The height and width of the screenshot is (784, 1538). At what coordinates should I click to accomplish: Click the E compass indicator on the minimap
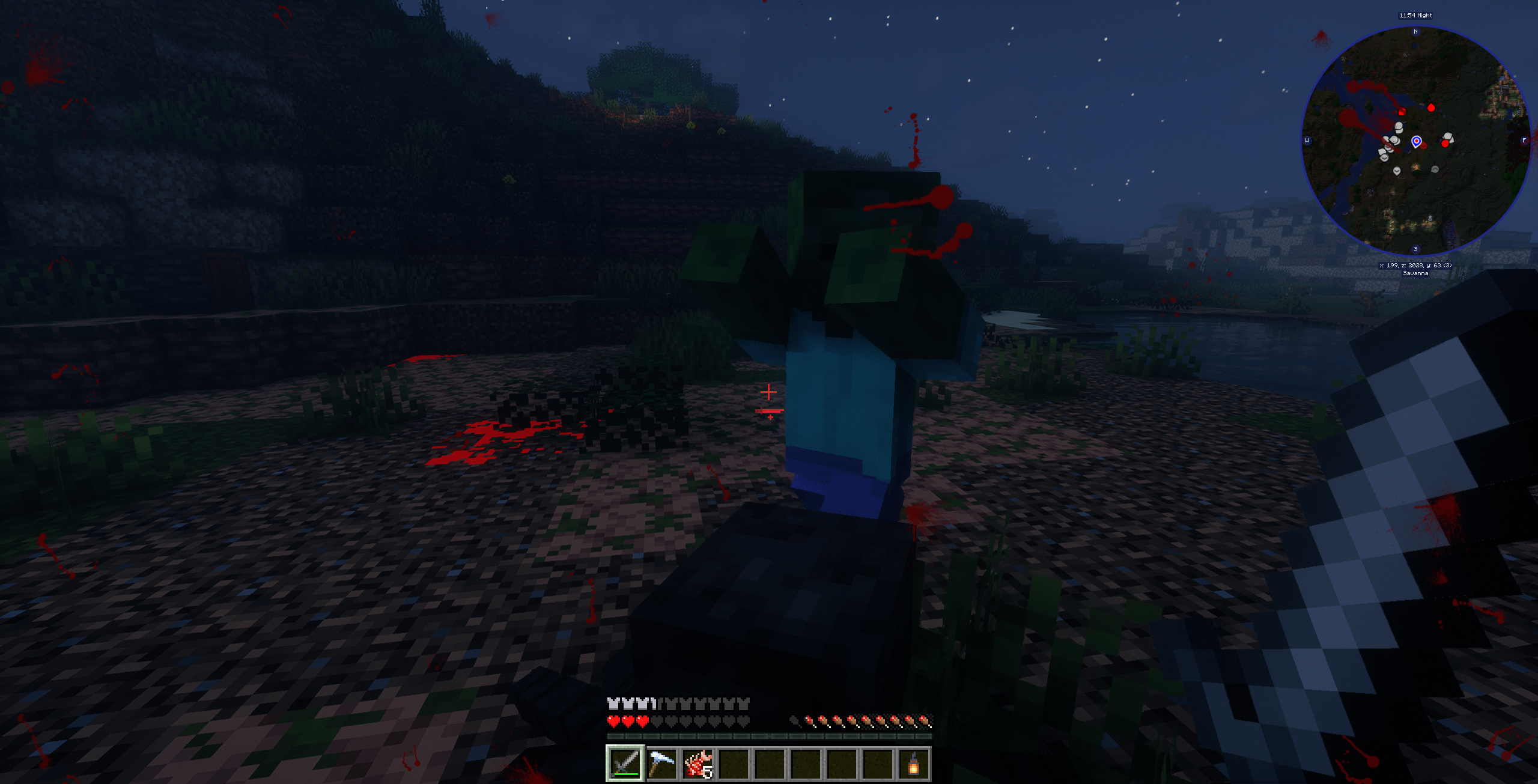(x=1524, y=140)
